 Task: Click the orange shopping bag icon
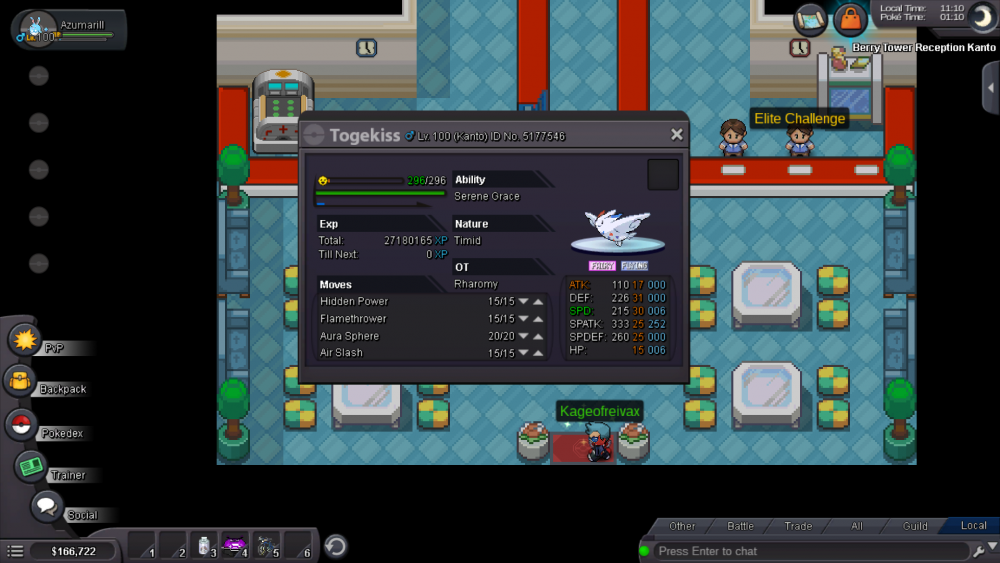coord(850,19)
